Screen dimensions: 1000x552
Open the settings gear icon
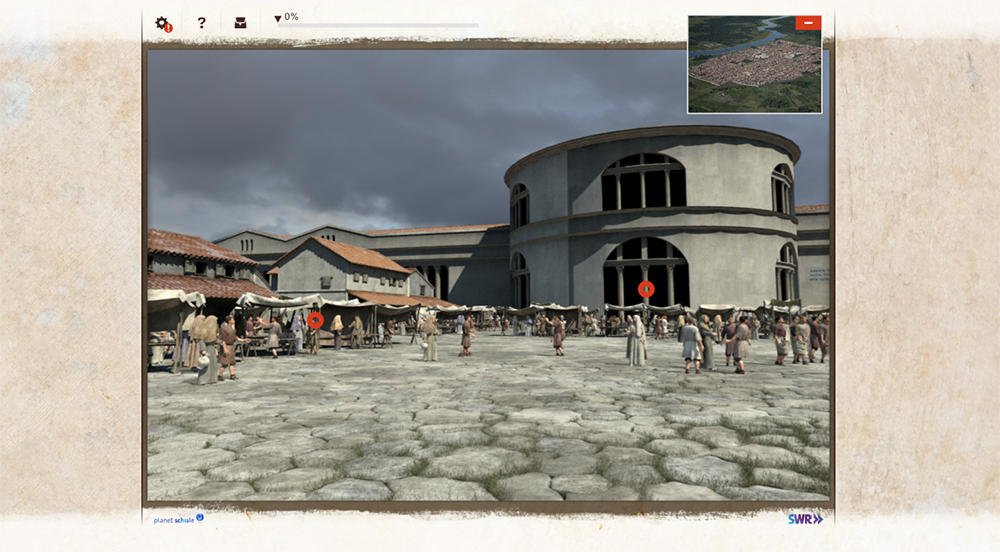162,23
